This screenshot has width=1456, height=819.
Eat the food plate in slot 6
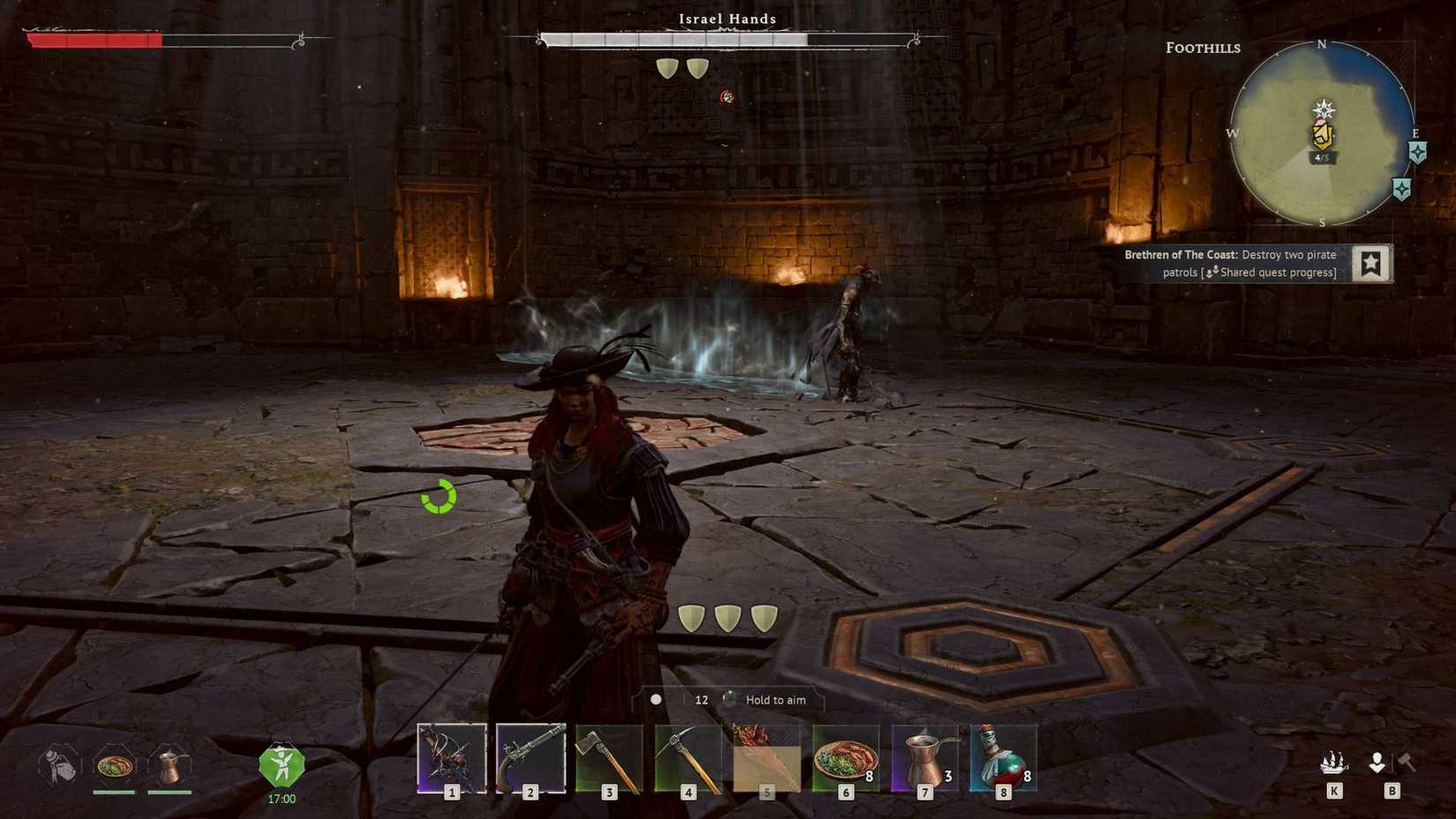[845, 758]
